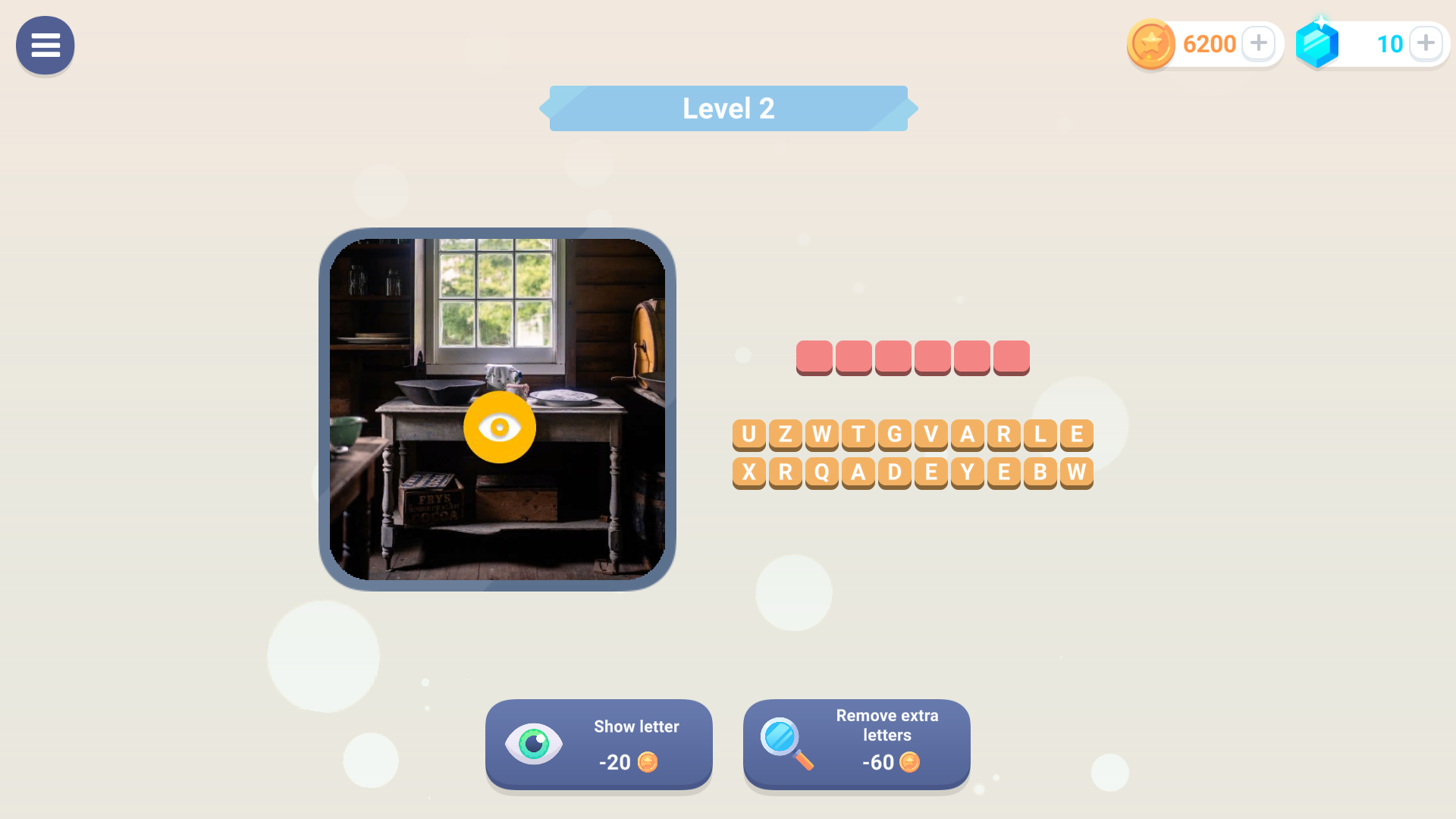Select the letter X tile
Screen dimensions: 1456x819
pyautogui.click(x=749, y=472)
